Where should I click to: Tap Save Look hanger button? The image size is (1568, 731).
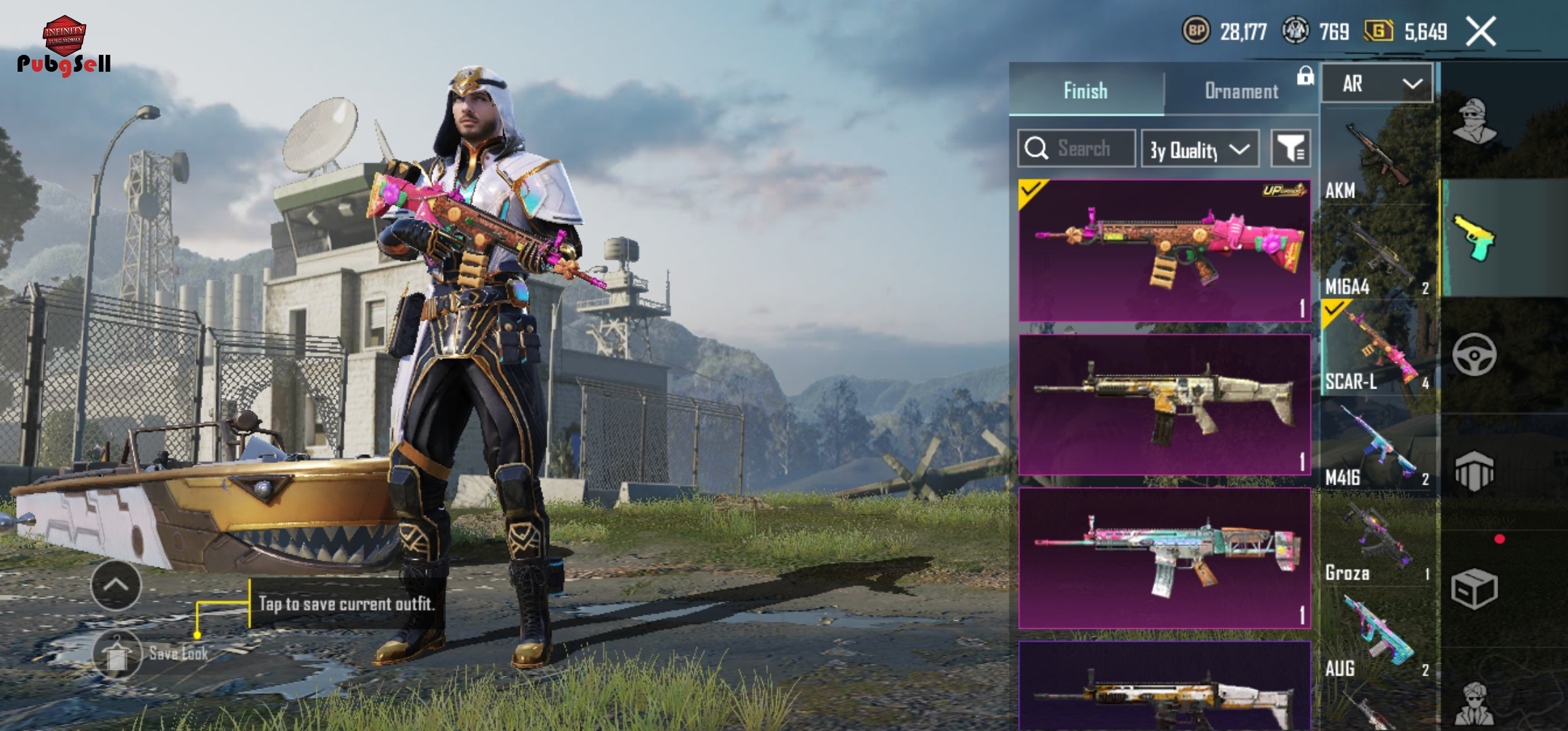(x=117, y=654)
